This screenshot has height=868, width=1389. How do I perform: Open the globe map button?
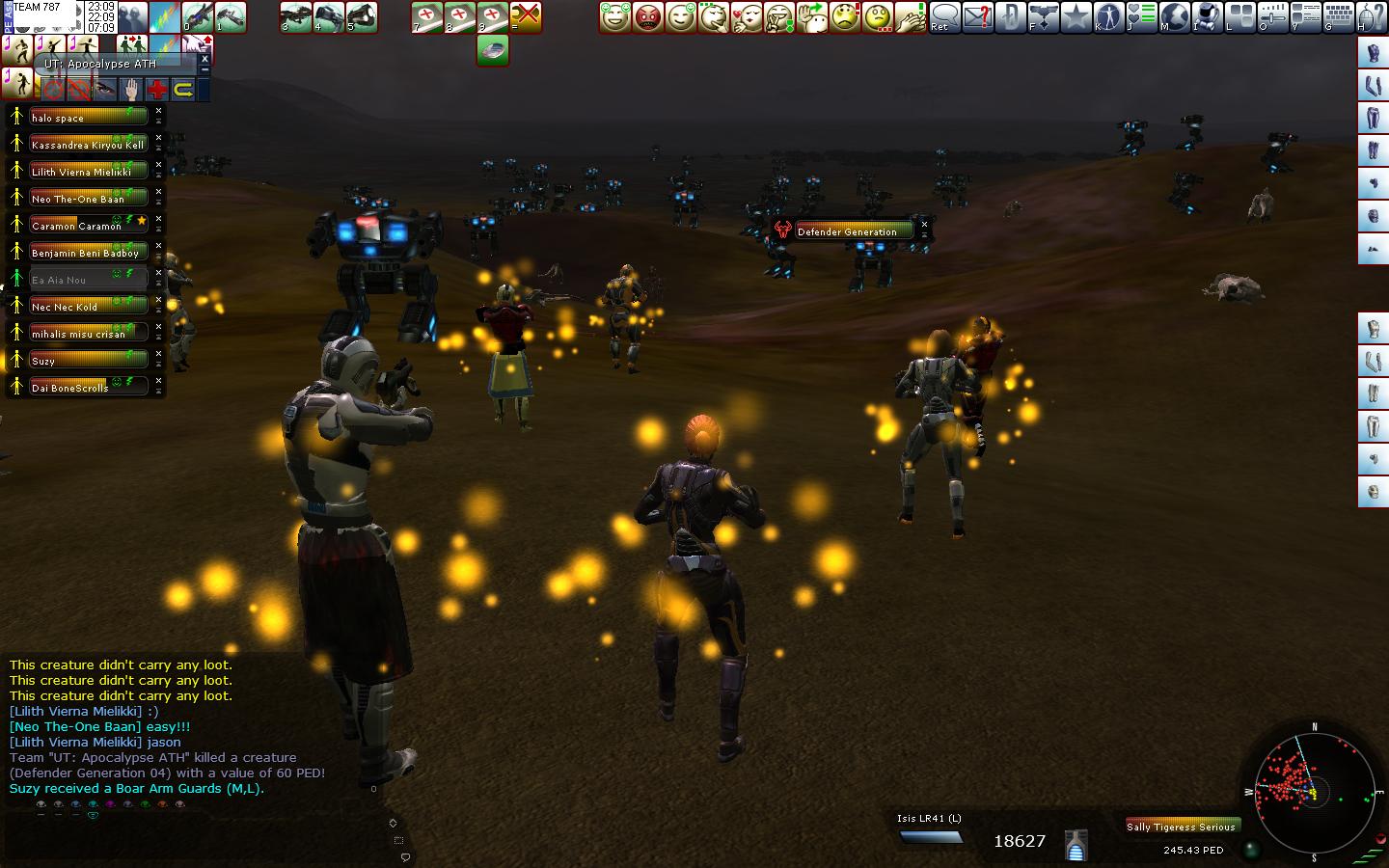1174,17
